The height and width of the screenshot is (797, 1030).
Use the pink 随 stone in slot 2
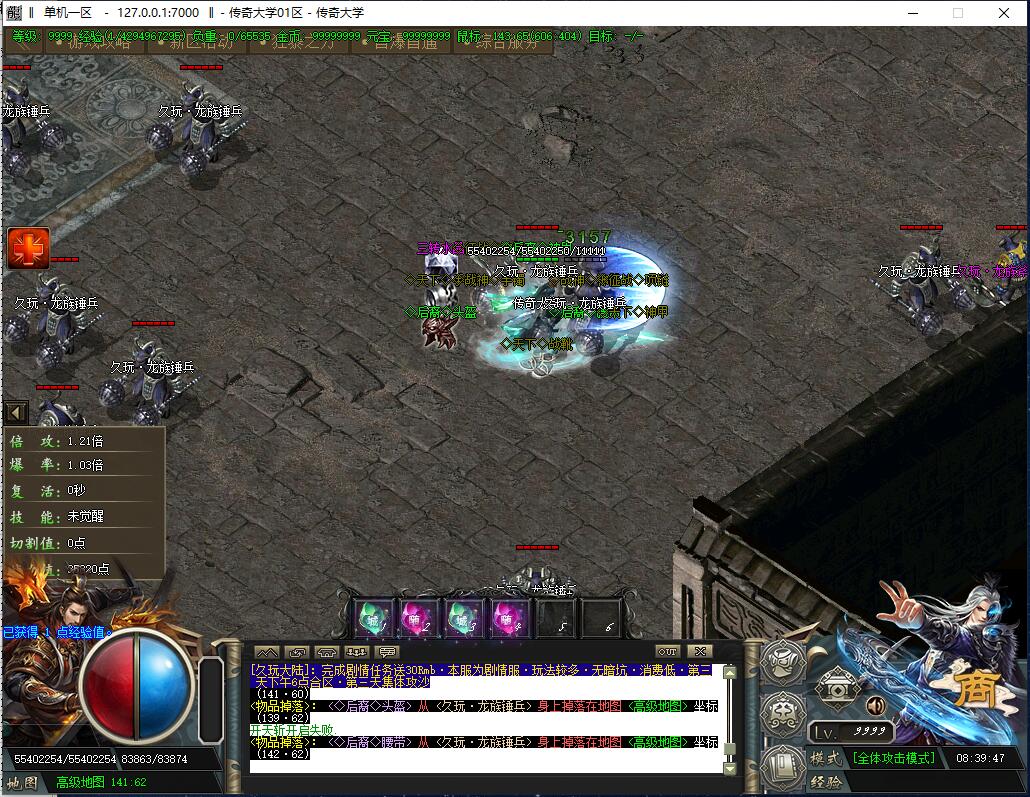[x=419, y=618]
